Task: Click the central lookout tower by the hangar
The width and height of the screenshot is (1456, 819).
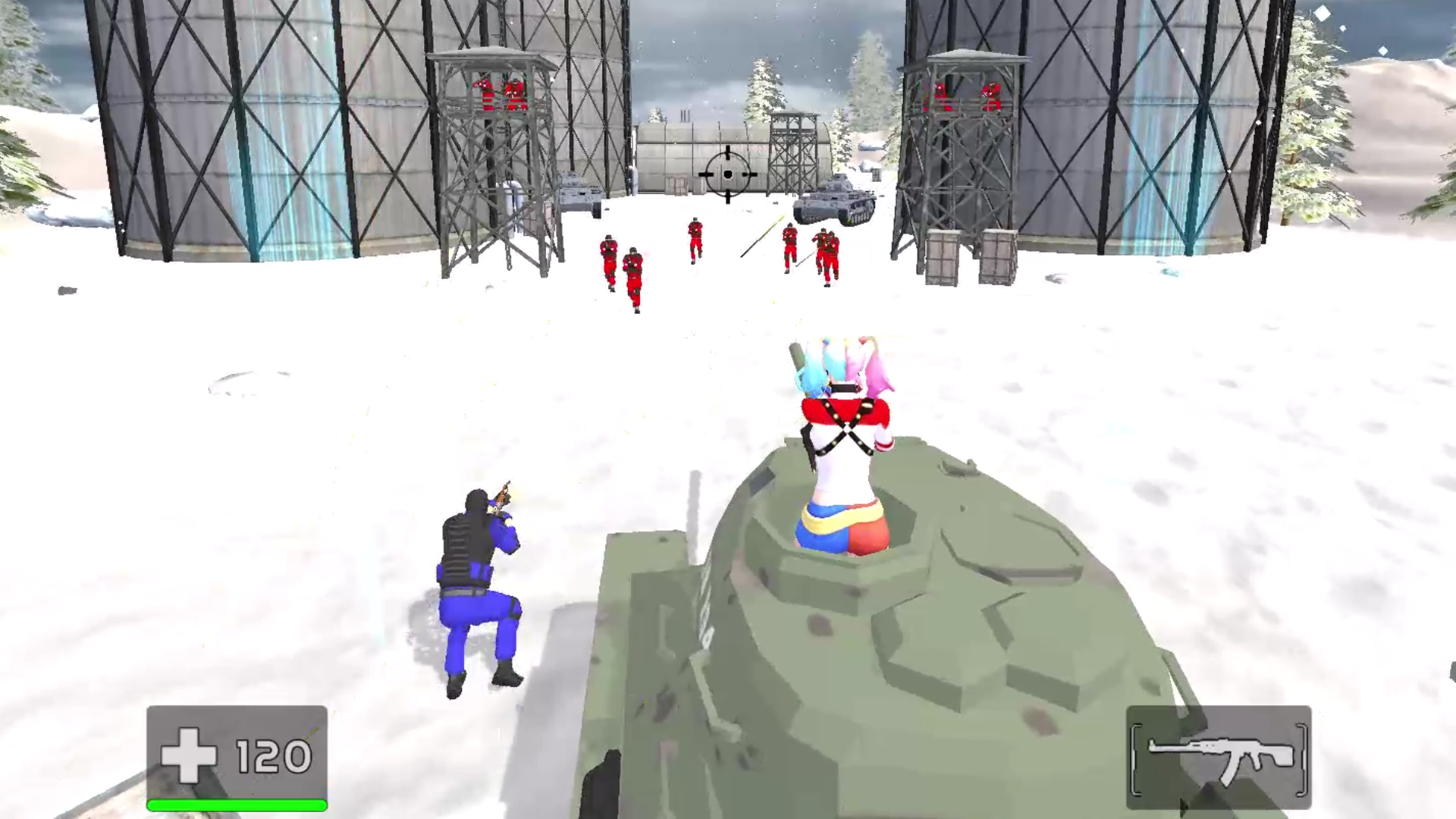Action: 792,152
